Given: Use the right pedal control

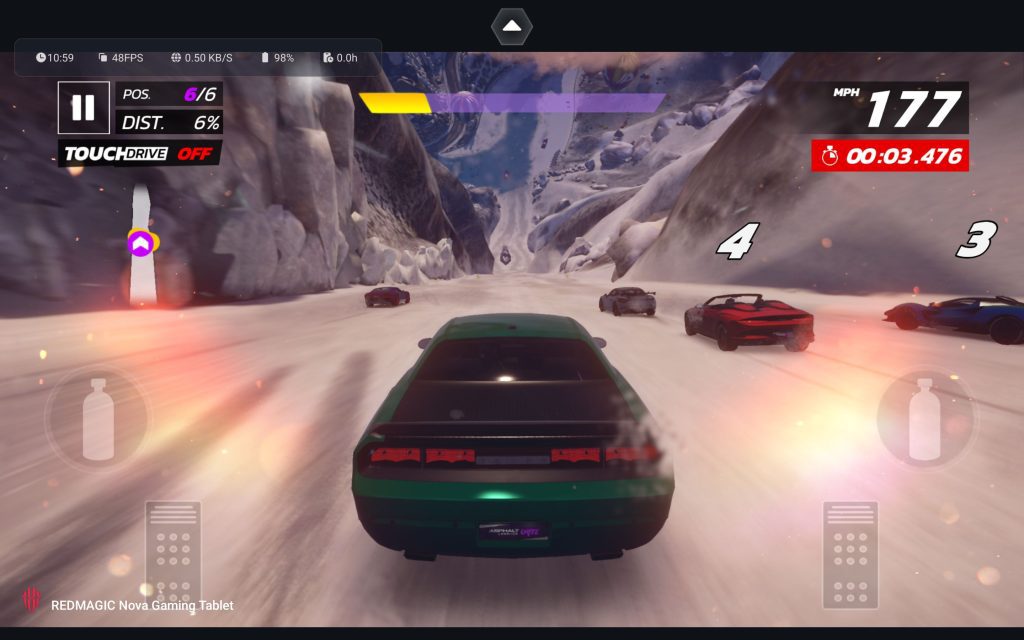Looking at the screenshot, I should 850,553.
